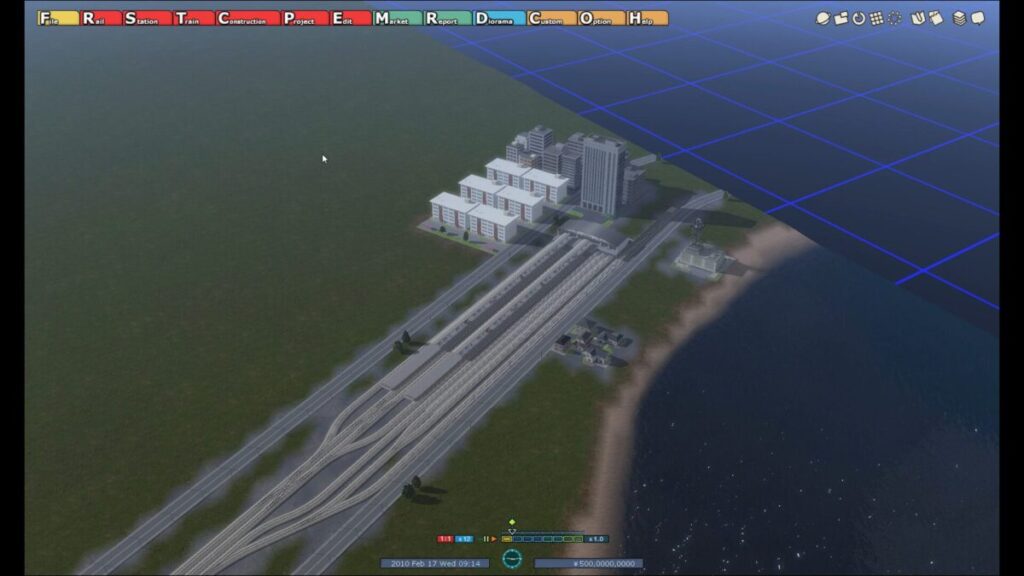
Task: Open the File menu
Action: [58, 18]
